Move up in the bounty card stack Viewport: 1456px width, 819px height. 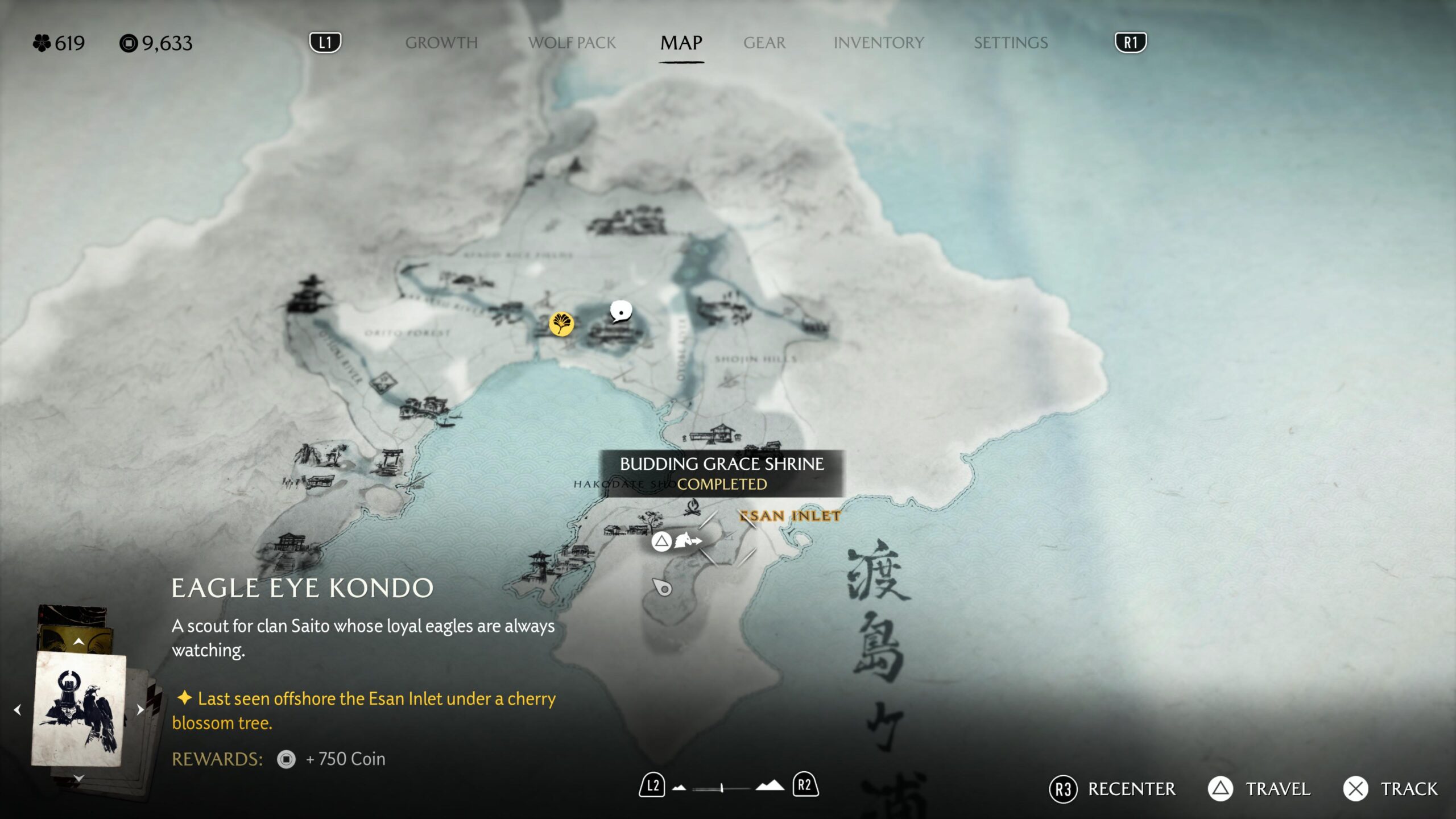point(78,642)
